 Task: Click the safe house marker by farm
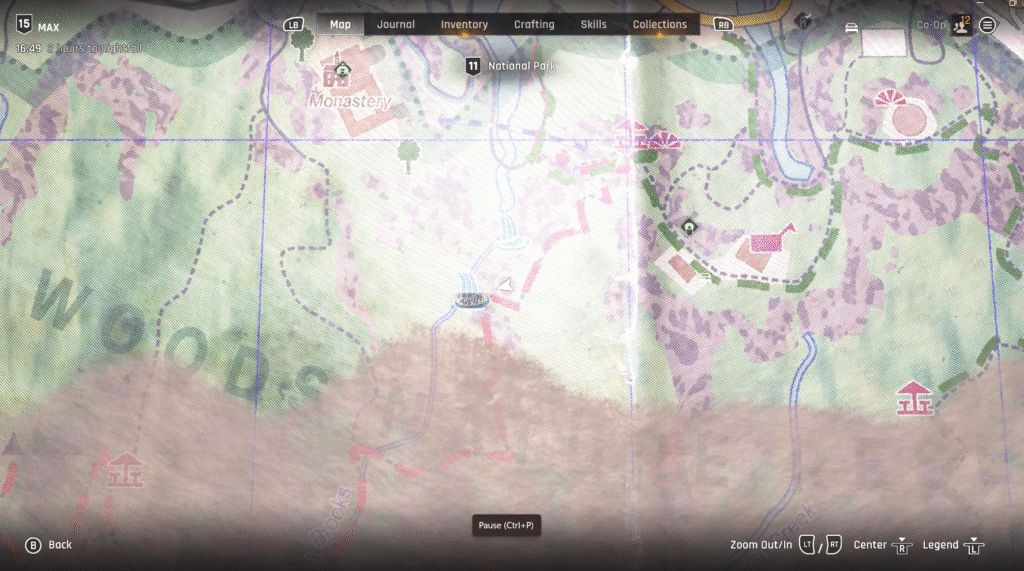point(689,227)
